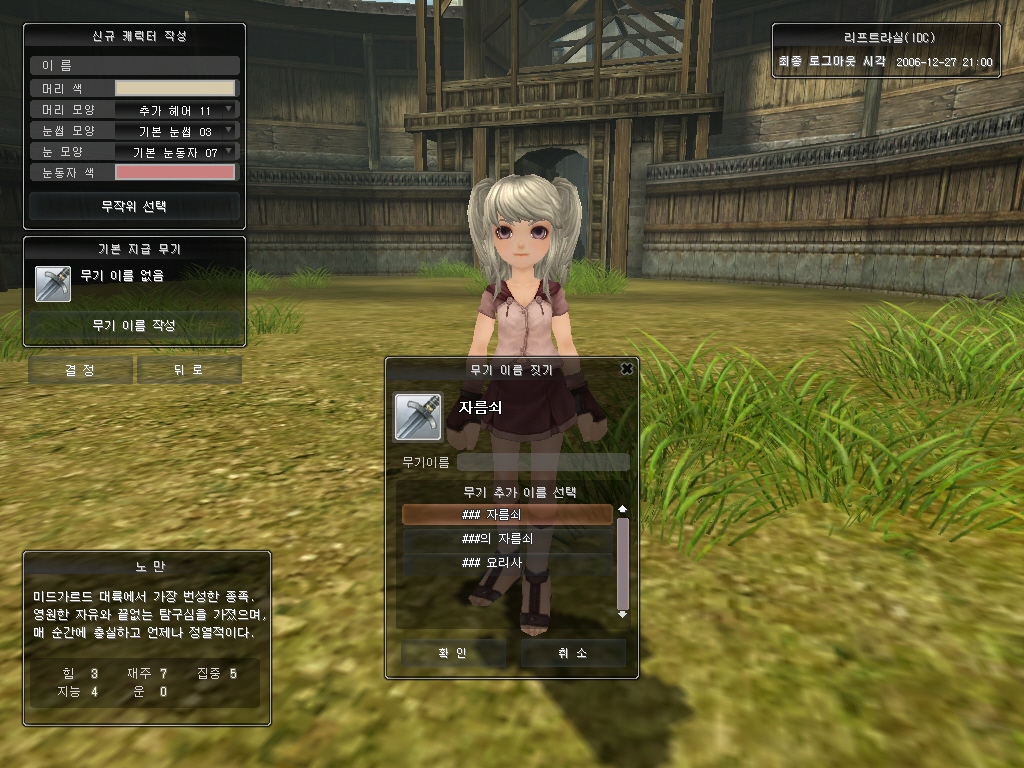The height and width of the screenshot is (768, 1024).
Task: Go back with the 뒤로 button
Action: pos(189,370)
